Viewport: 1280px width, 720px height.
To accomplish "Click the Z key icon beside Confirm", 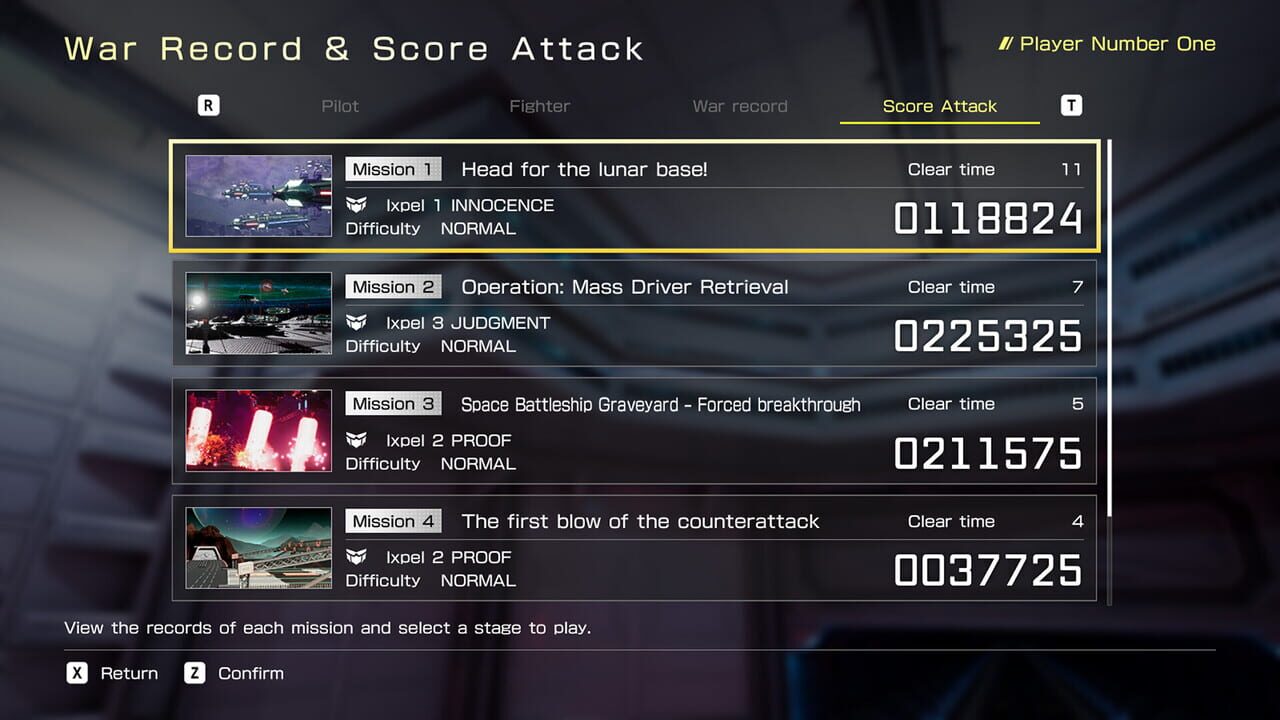I will pyautogui.click(x=197, y=673).
